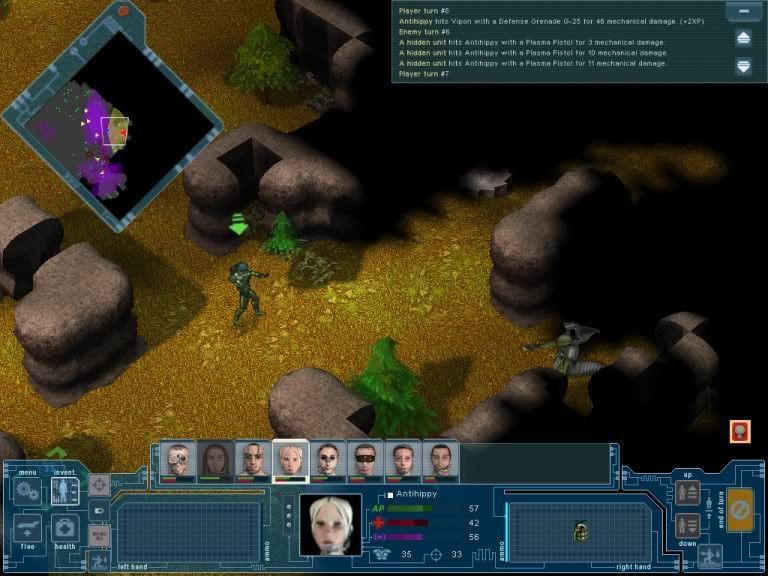Select the squad member wearing dark visor
768x576 pixels.
(x=365, y=461)
